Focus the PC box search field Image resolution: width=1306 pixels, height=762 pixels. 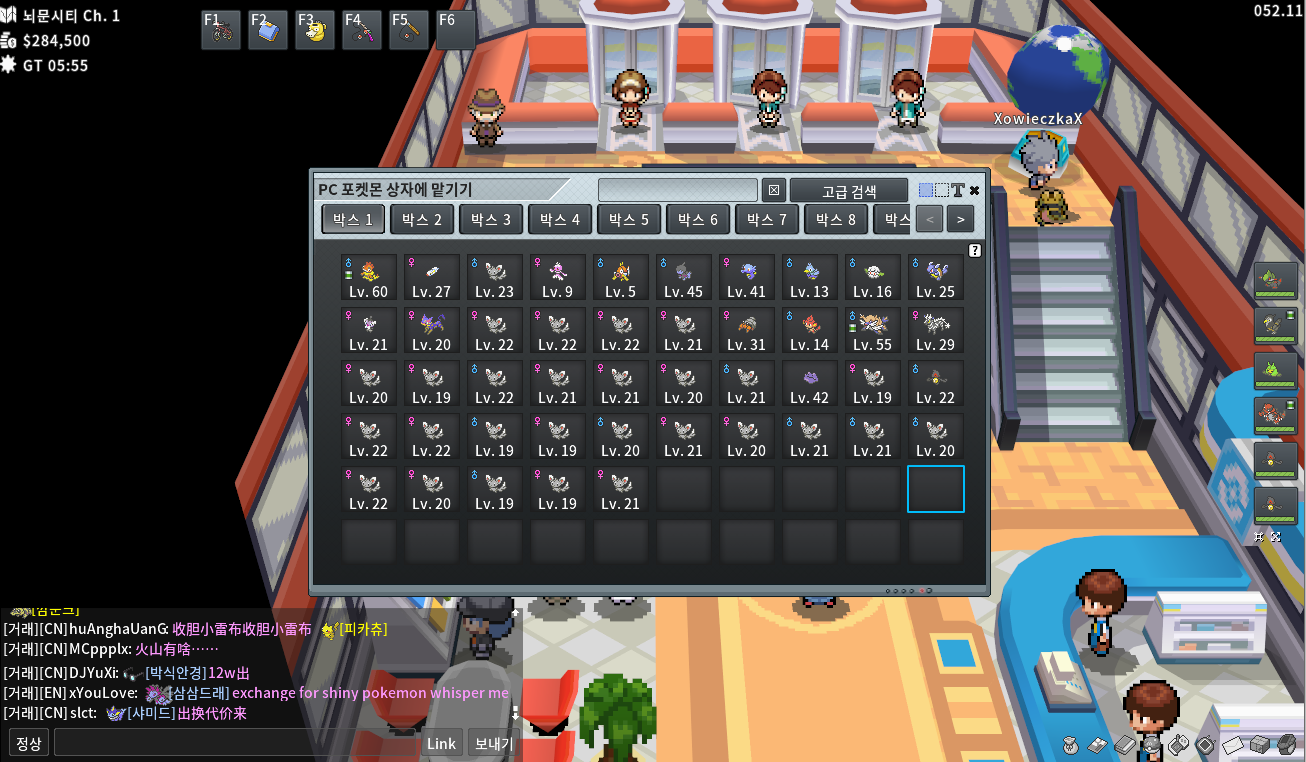point(677,190)
